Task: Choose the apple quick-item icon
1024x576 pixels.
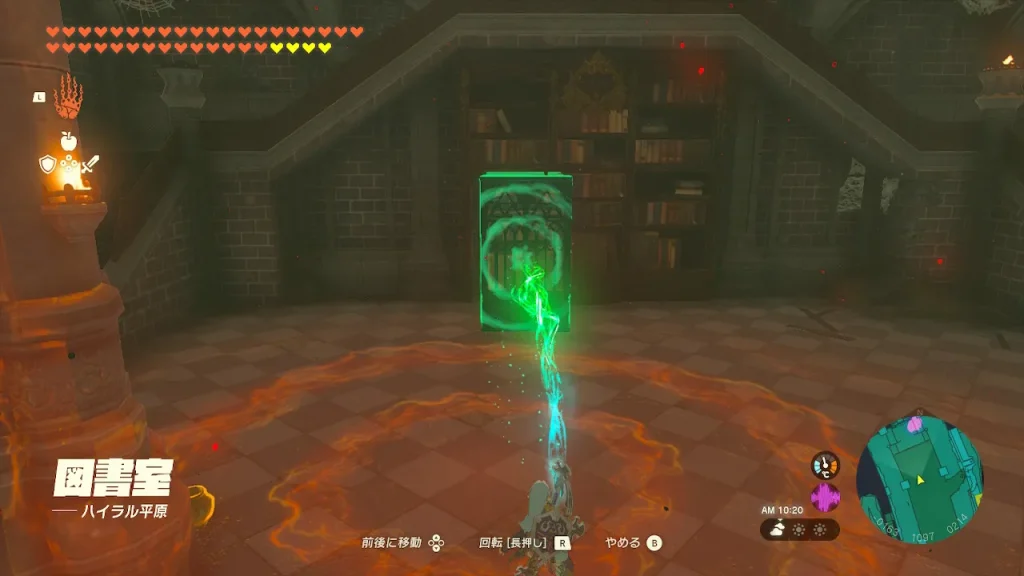Action: tap(68, 142)
